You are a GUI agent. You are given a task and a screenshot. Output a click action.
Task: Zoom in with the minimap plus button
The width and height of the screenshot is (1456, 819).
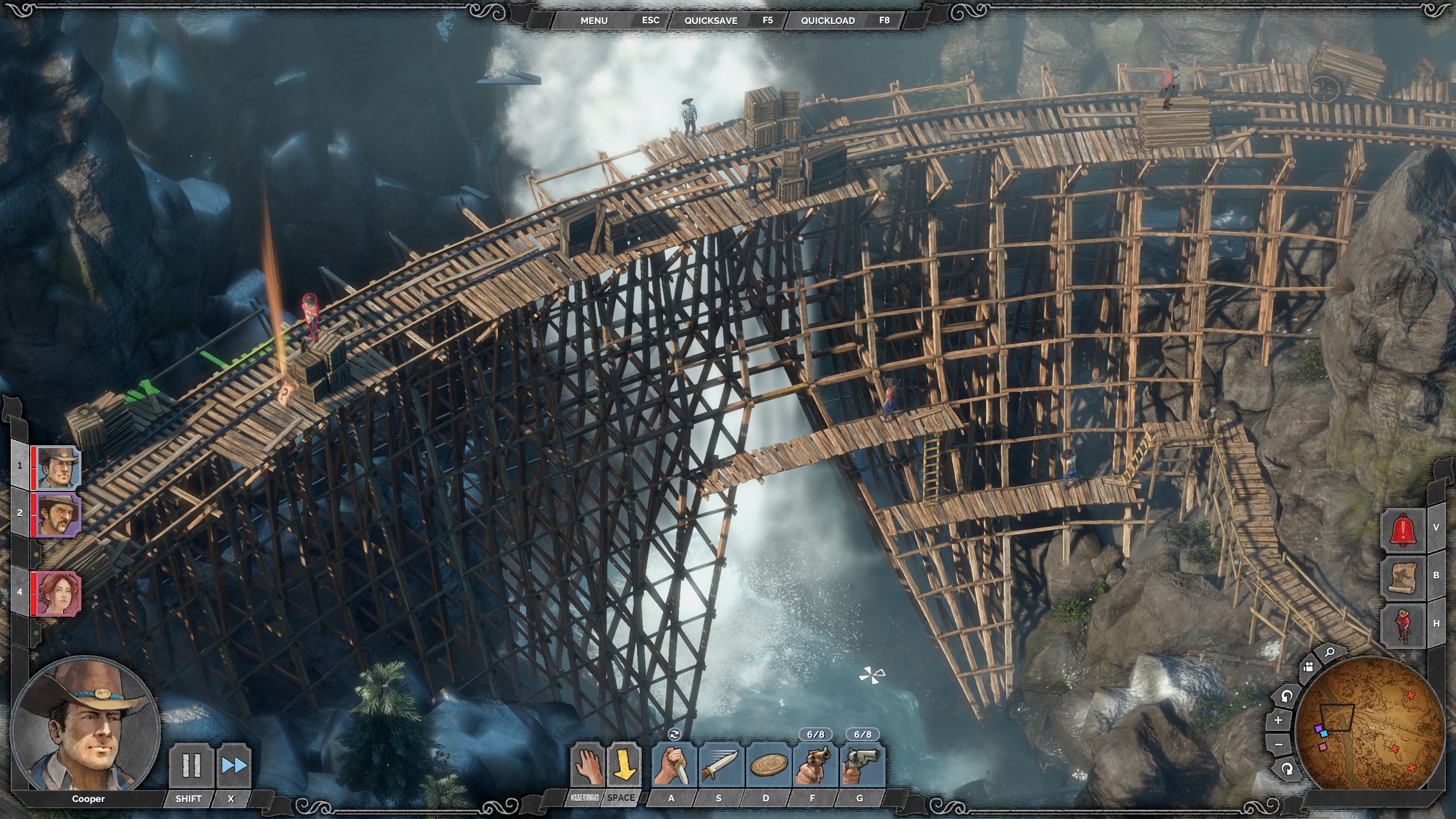click(1278, 720)
